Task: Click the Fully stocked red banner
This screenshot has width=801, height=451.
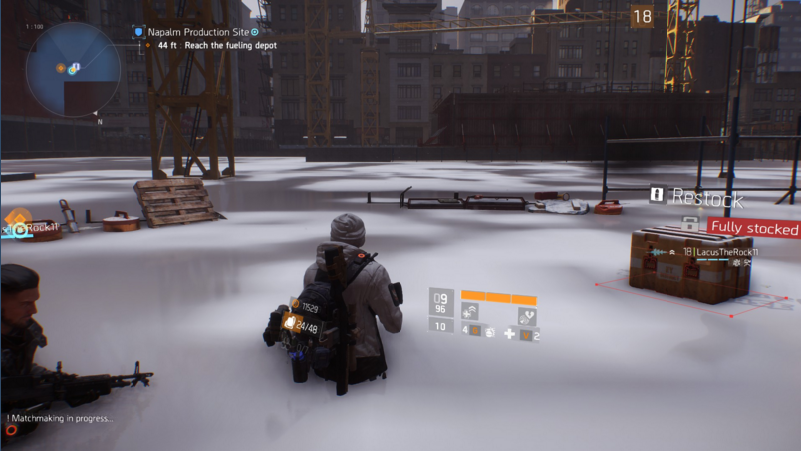Action: tap(754, 229)
